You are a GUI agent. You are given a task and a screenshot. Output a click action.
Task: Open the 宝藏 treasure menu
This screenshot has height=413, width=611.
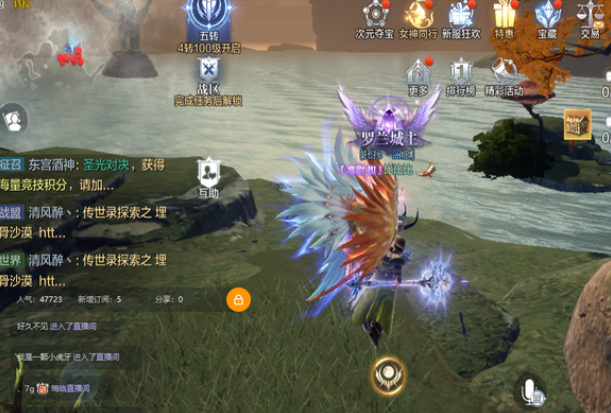(x=547, y=16)
